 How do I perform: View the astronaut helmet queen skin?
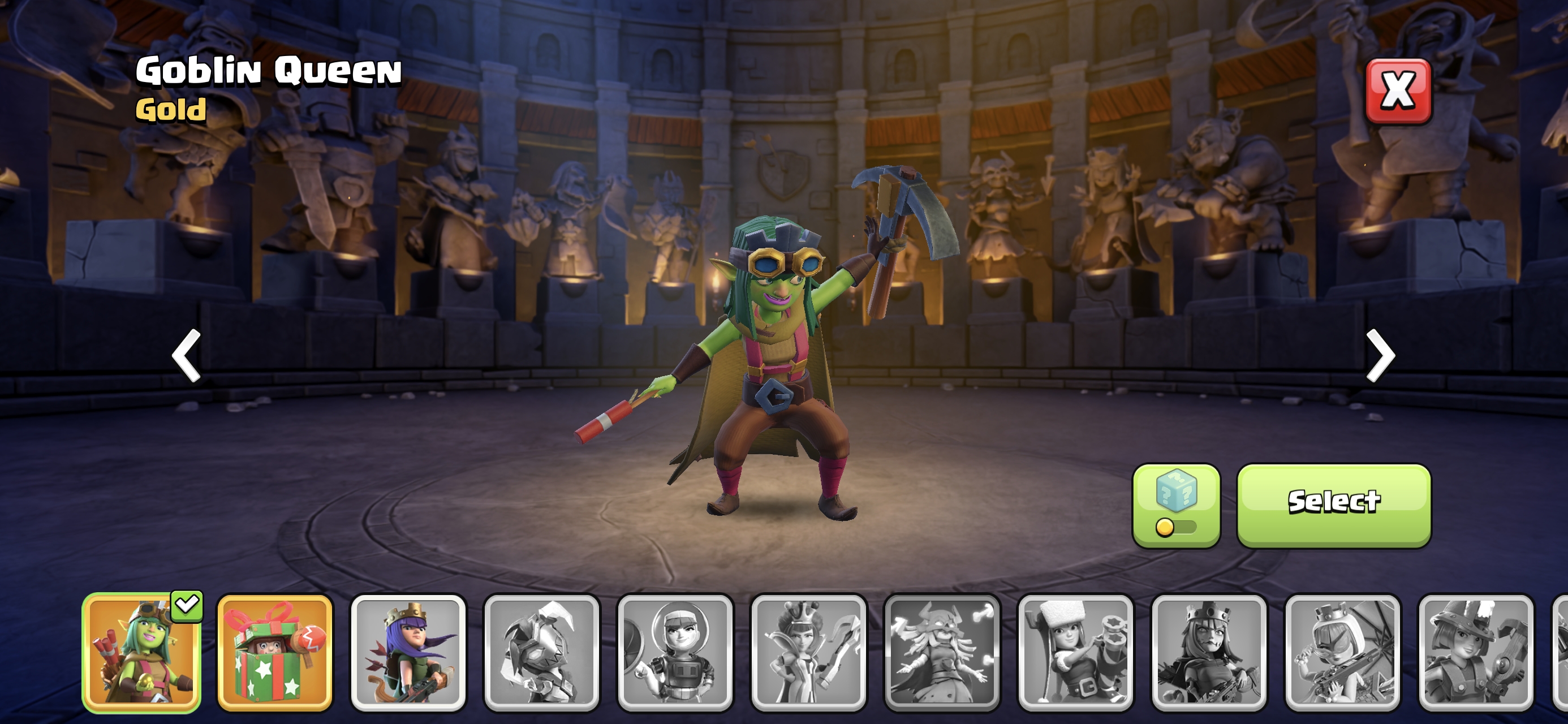point(675,652)
